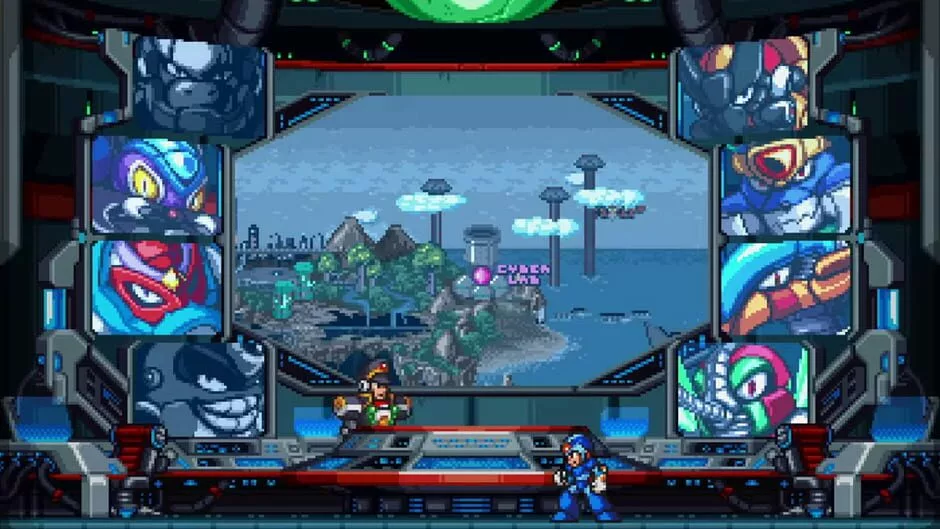Select the blue boss with gold-red crest
The image size is (940, 529).
(786, 187)
